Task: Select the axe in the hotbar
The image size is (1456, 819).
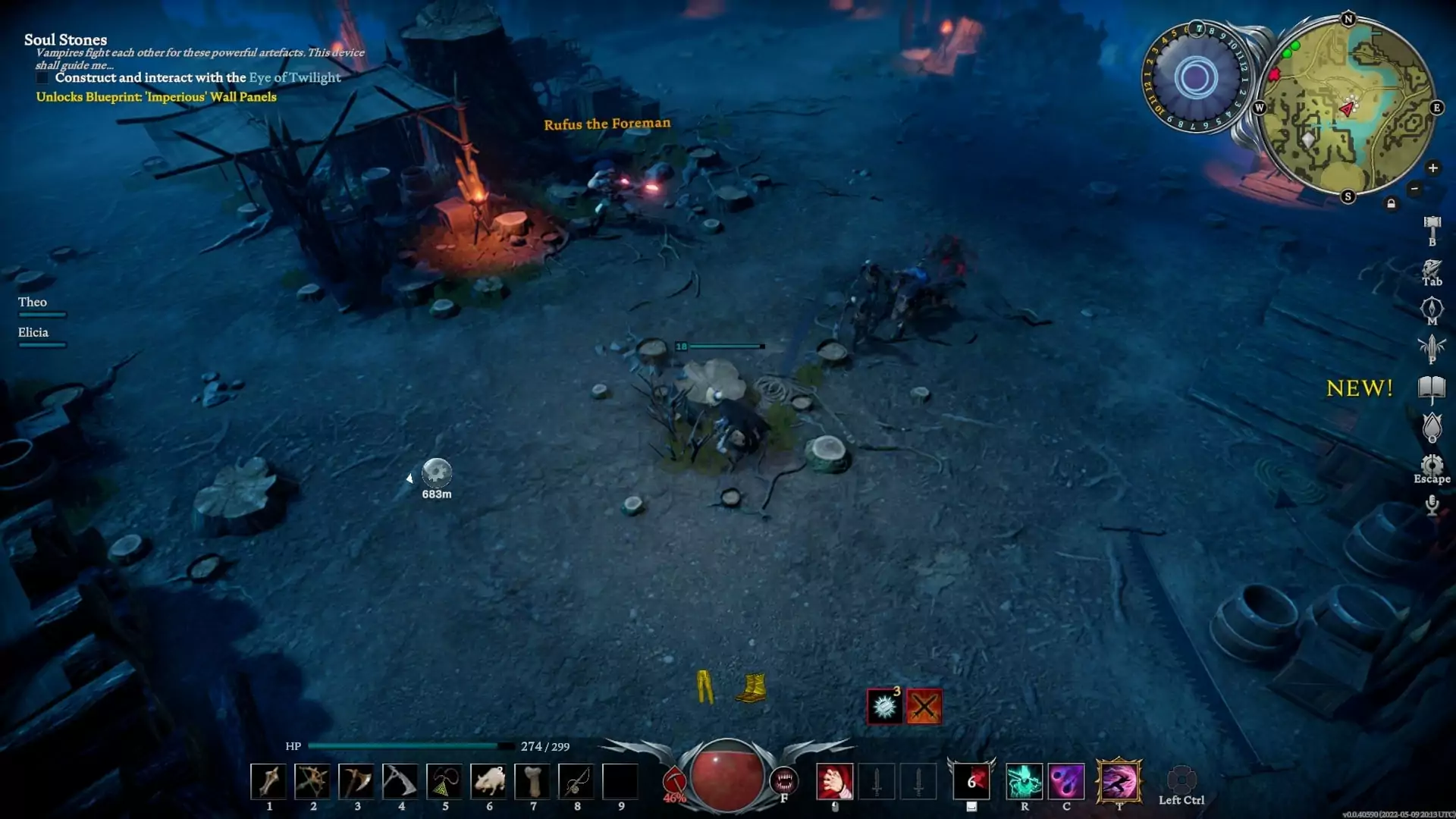Action: coord(356,781)
